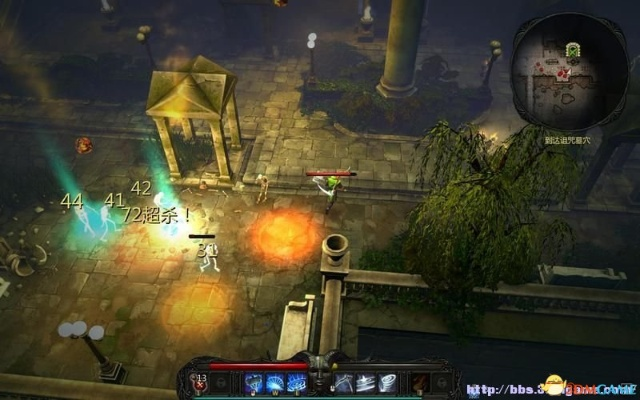Select the green gate marker on minimap

point(572,49)
